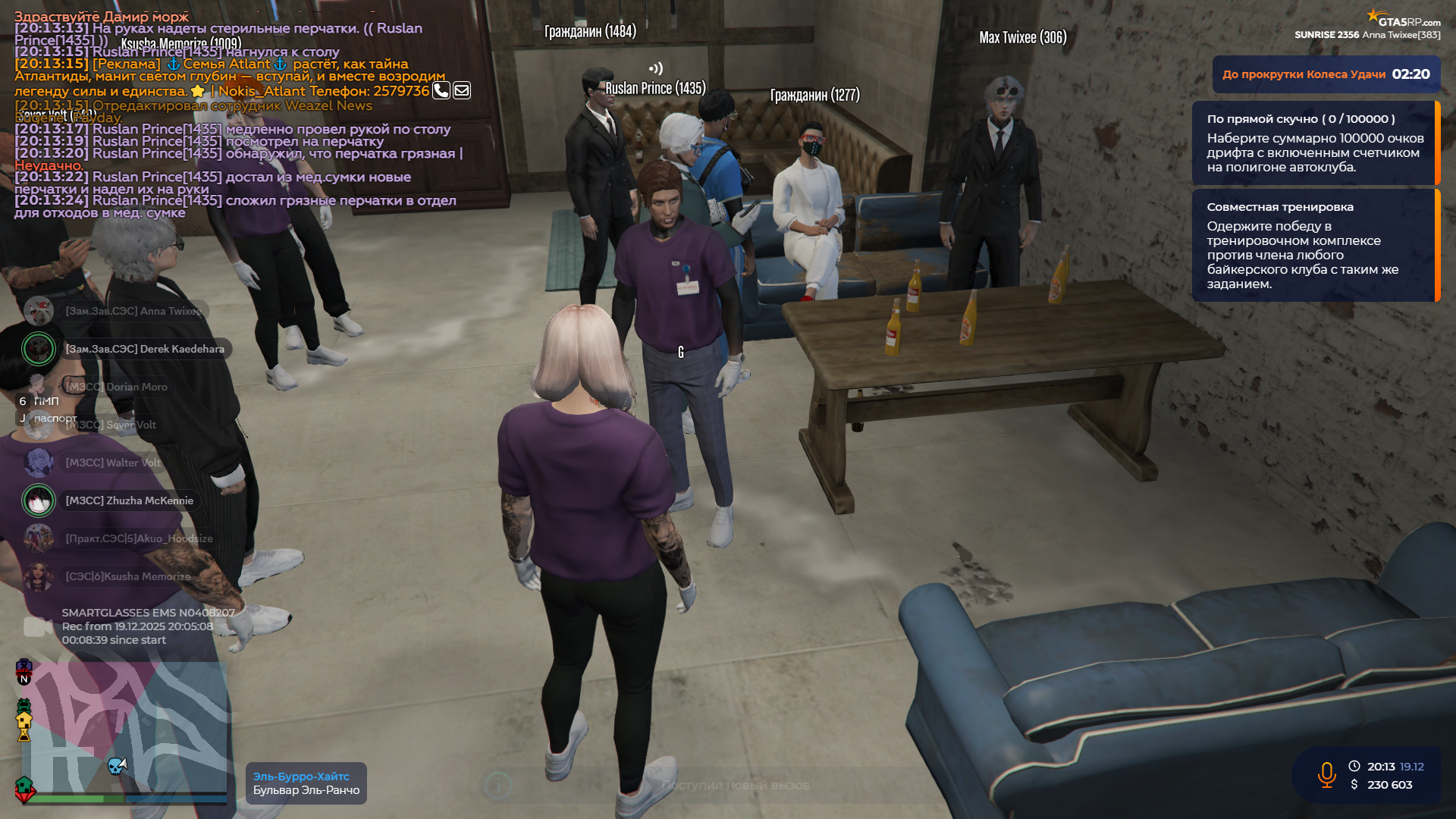Click the 'Поступил новый вызов' notification
1456x819 pixels.
(x=736, y=786)
